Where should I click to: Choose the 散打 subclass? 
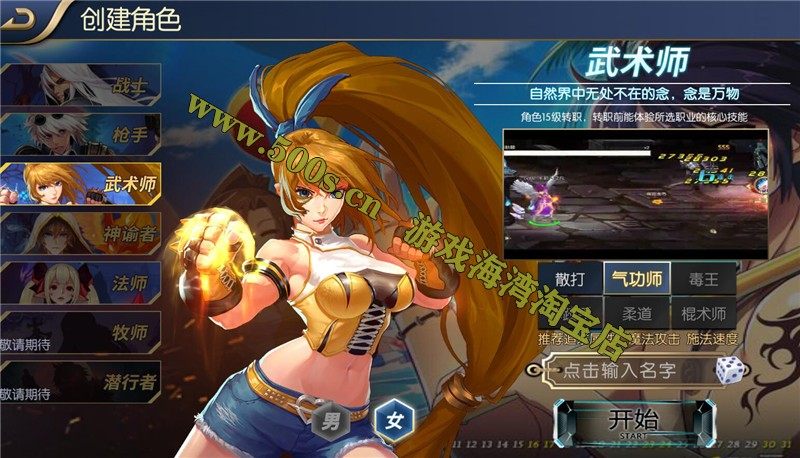pyautogui.click(x=571, y=277)
